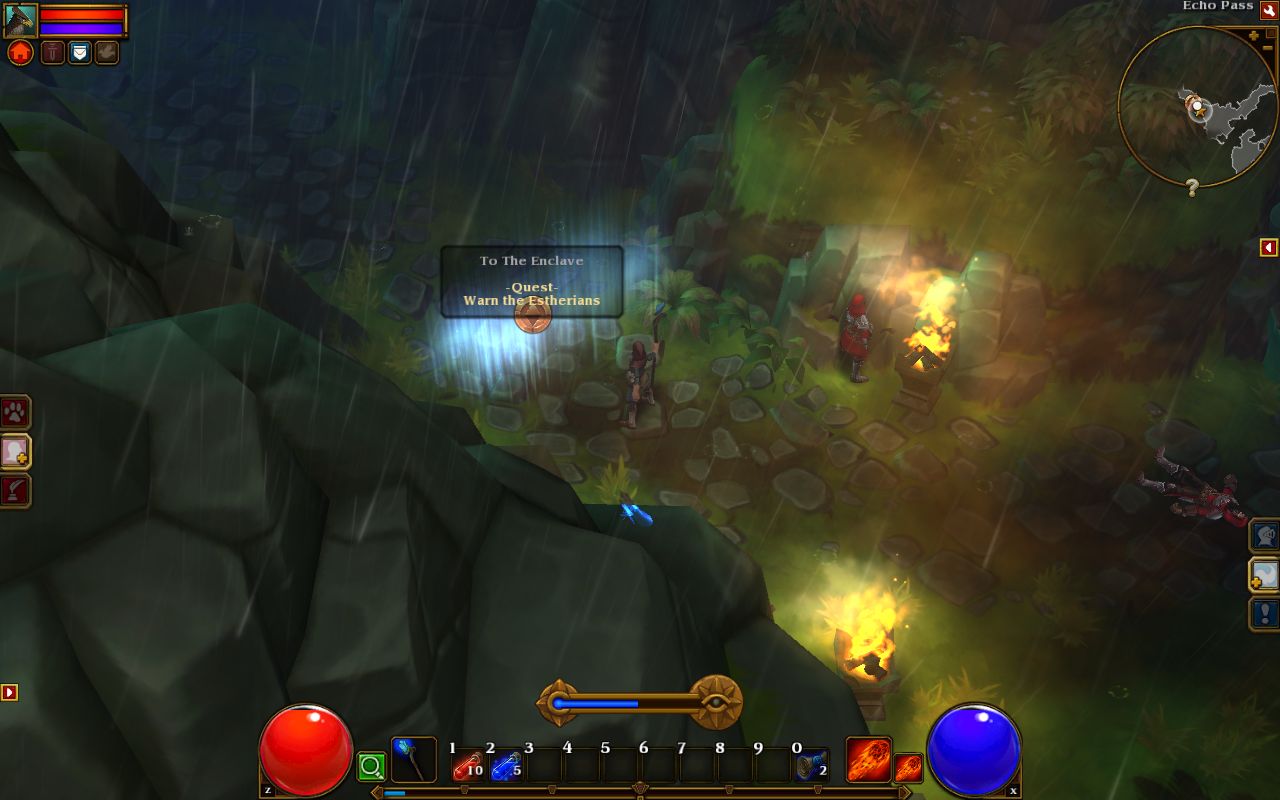Open the wrench settings menu
Screen dimensions: 1280x800
(x=1269, y=9)
